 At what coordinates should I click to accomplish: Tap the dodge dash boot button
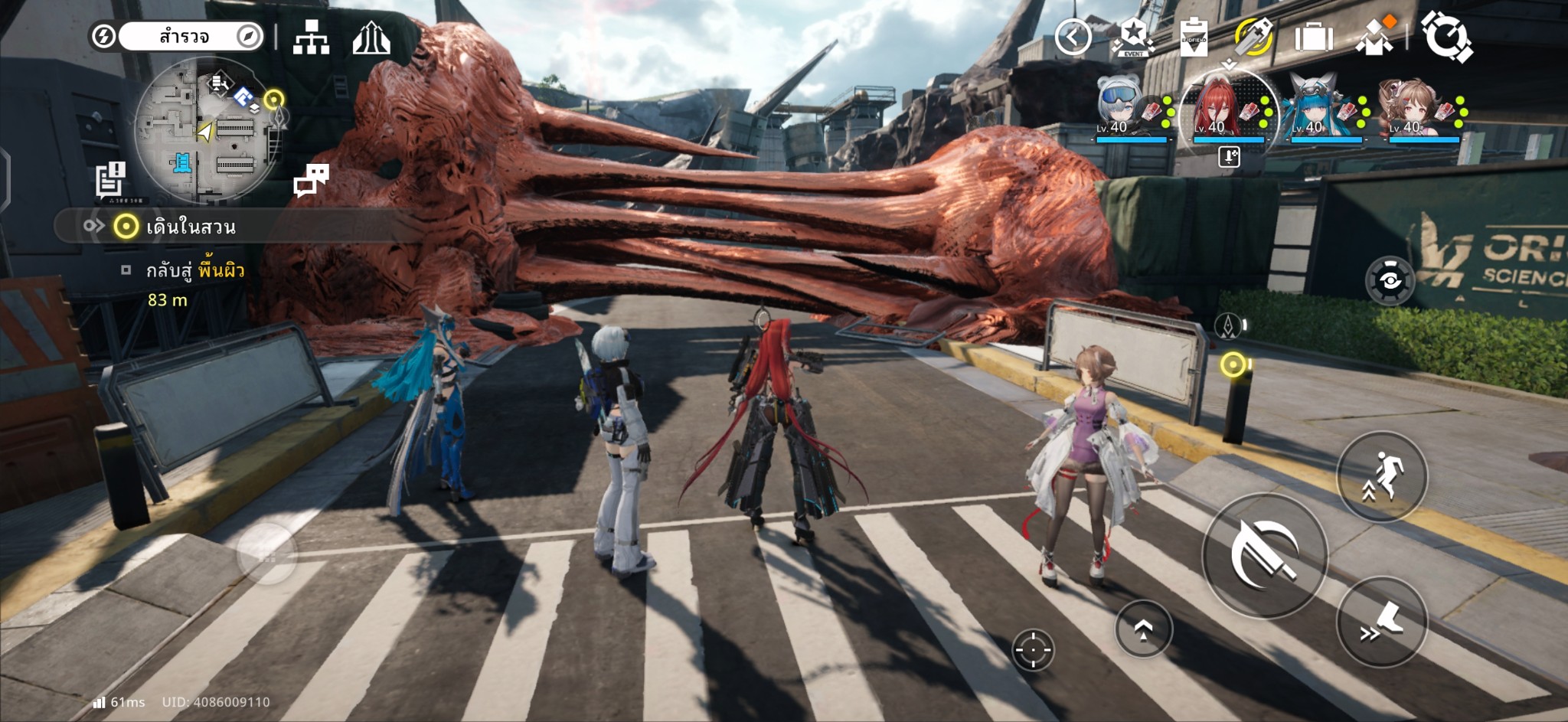point(1382,622)
